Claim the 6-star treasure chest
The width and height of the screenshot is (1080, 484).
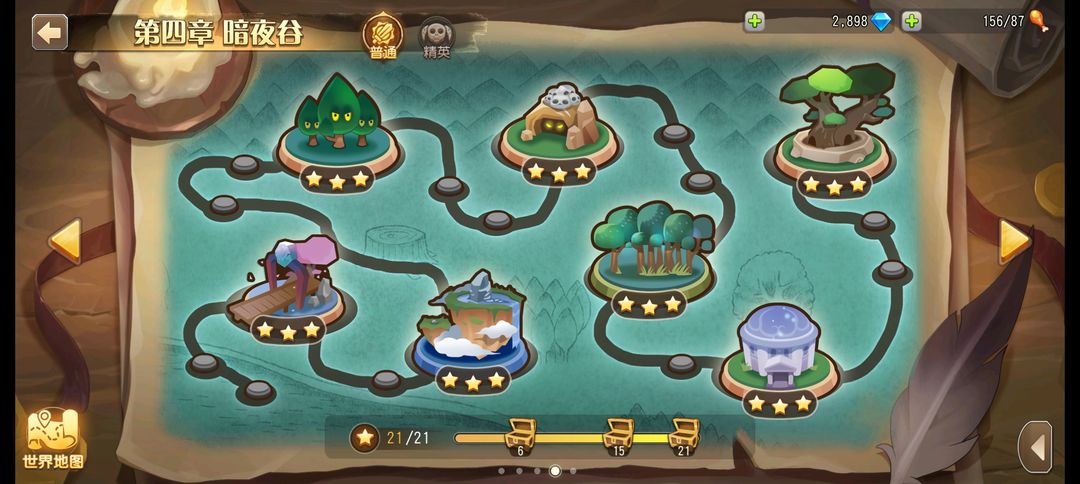coord(520,436)
